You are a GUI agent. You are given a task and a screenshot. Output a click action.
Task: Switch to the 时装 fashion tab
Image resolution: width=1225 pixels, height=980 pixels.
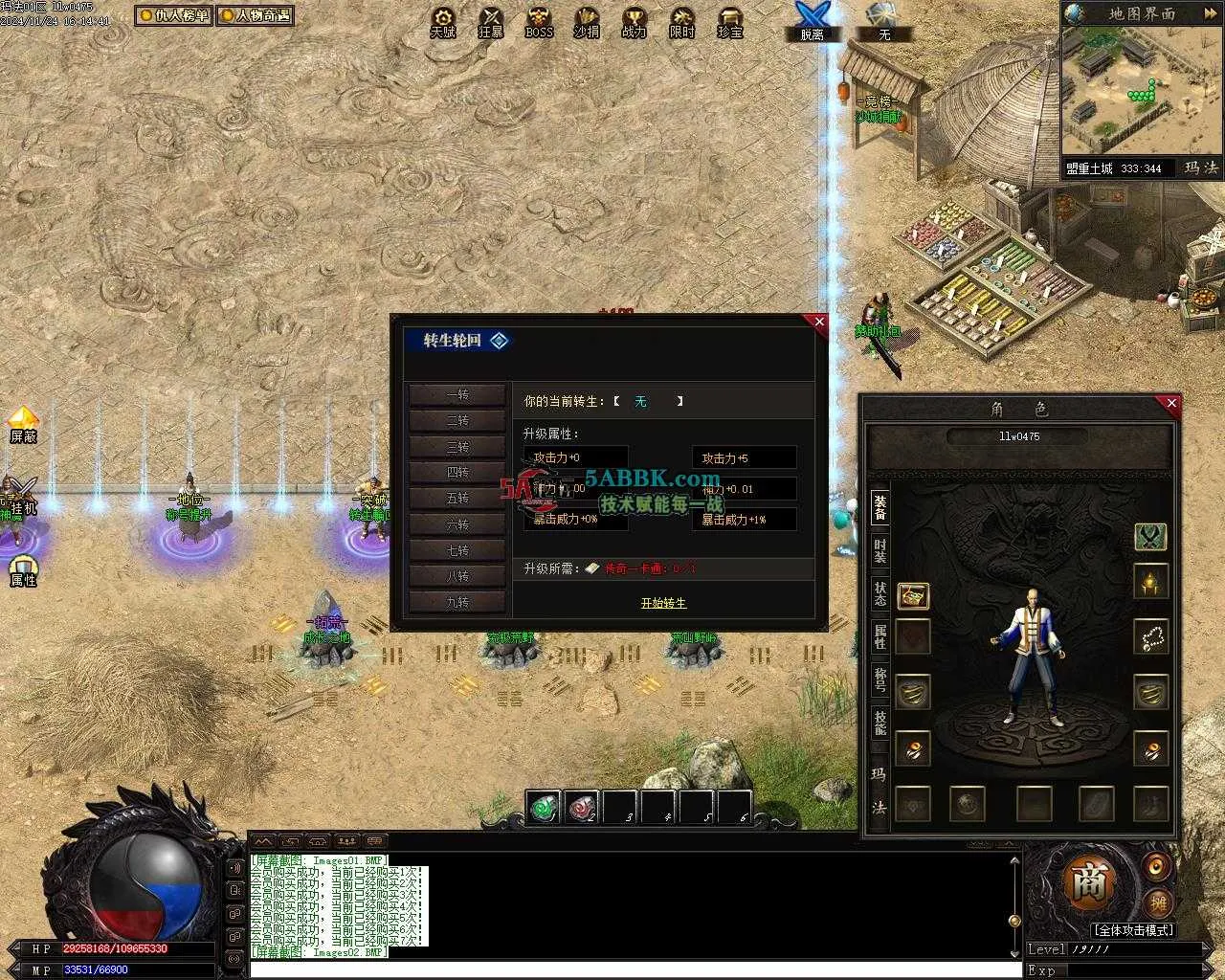pos(880,551)
